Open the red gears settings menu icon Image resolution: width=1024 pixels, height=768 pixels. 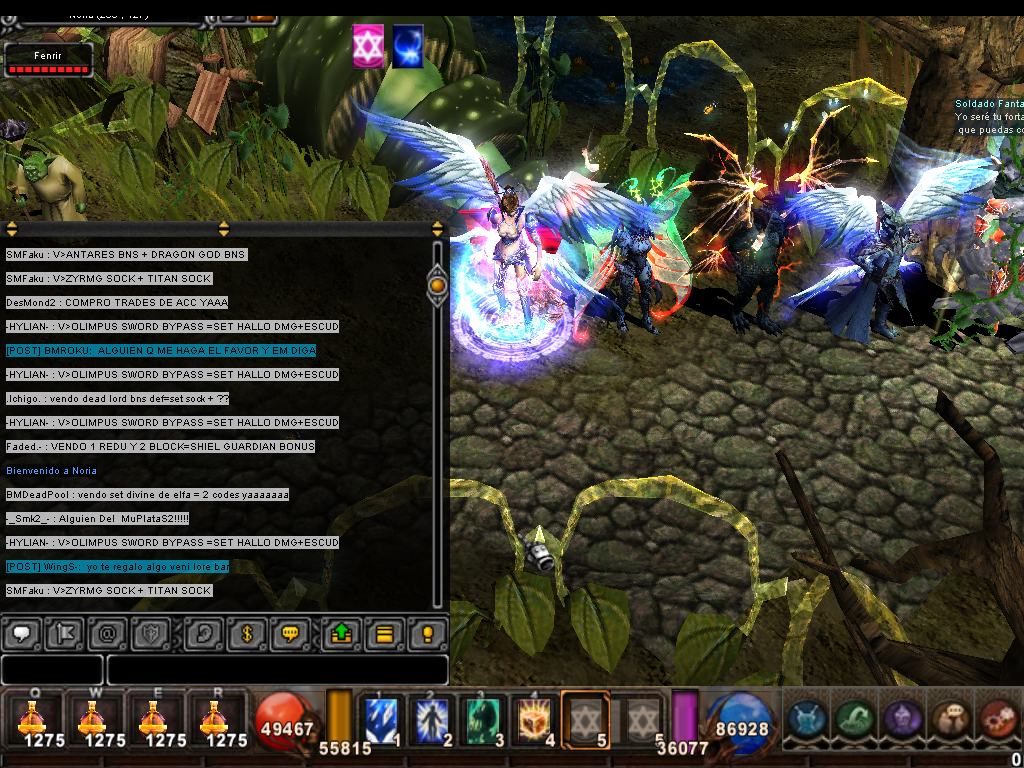tap(998, 719)
